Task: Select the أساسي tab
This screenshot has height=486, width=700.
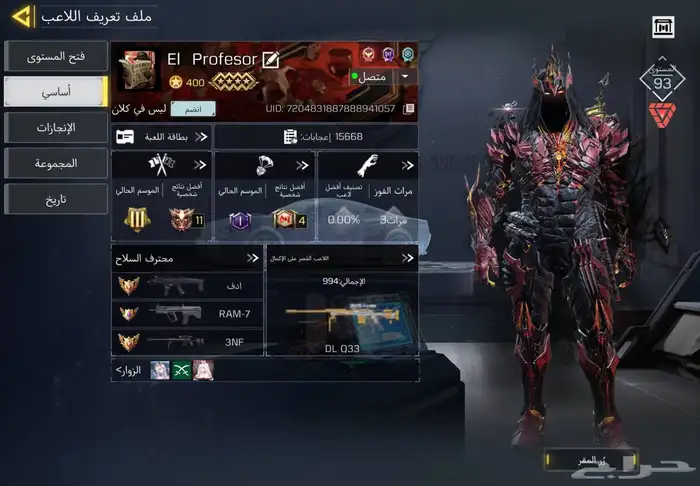Action: click(55, 91)
